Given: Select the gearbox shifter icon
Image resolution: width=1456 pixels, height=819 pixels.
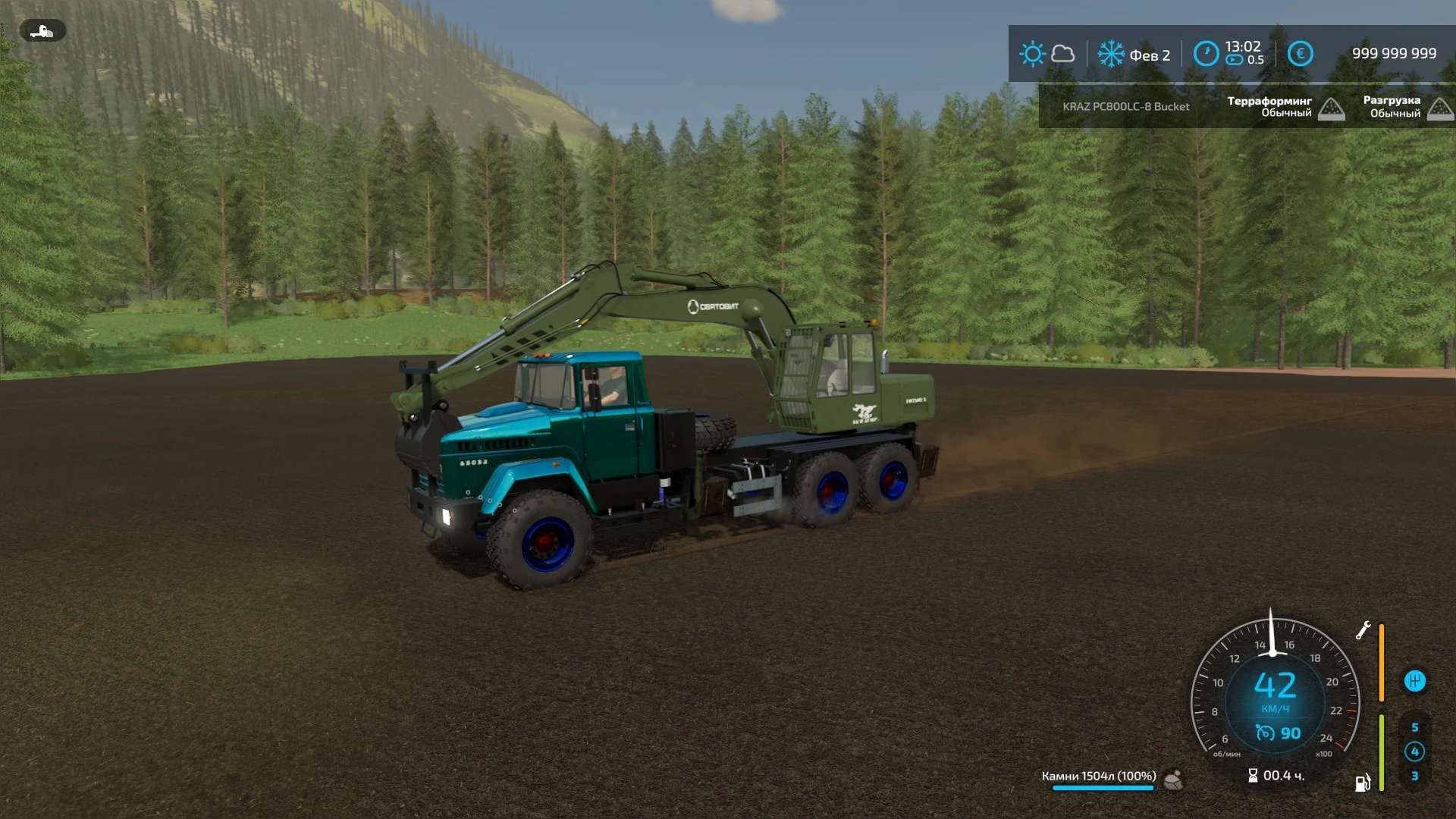Looking at the screenshot, I should [1414, 681].
